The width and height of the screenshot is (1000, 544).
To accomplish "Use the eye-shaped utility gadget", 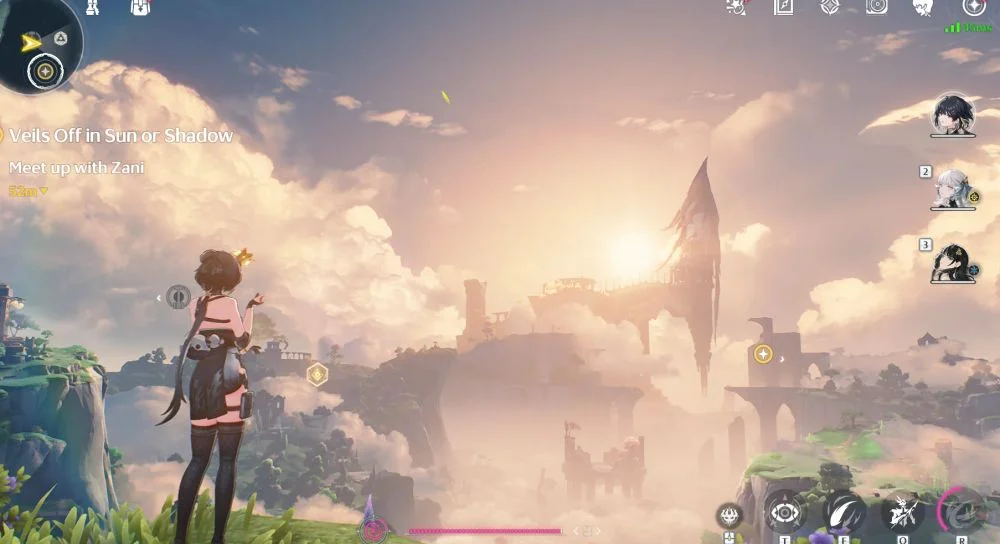I will click(785, 513).
